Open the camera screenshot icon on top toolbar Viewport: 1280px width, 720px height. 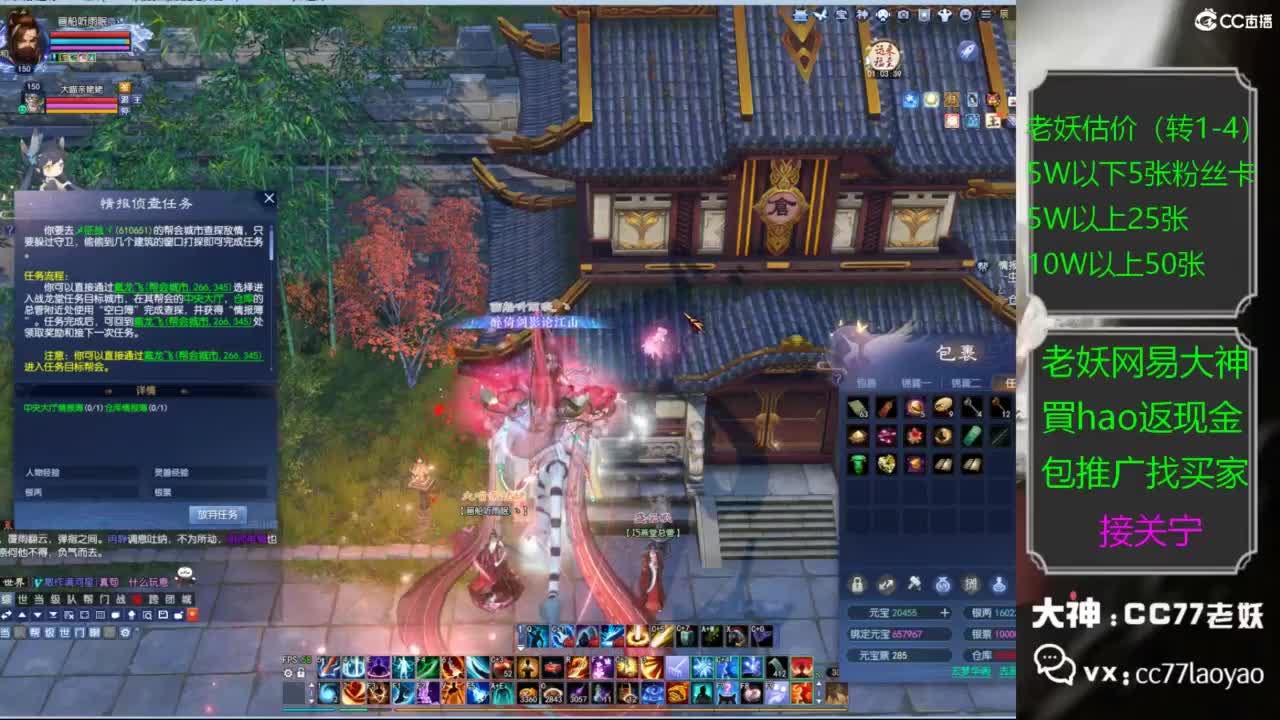pos(905,15)
